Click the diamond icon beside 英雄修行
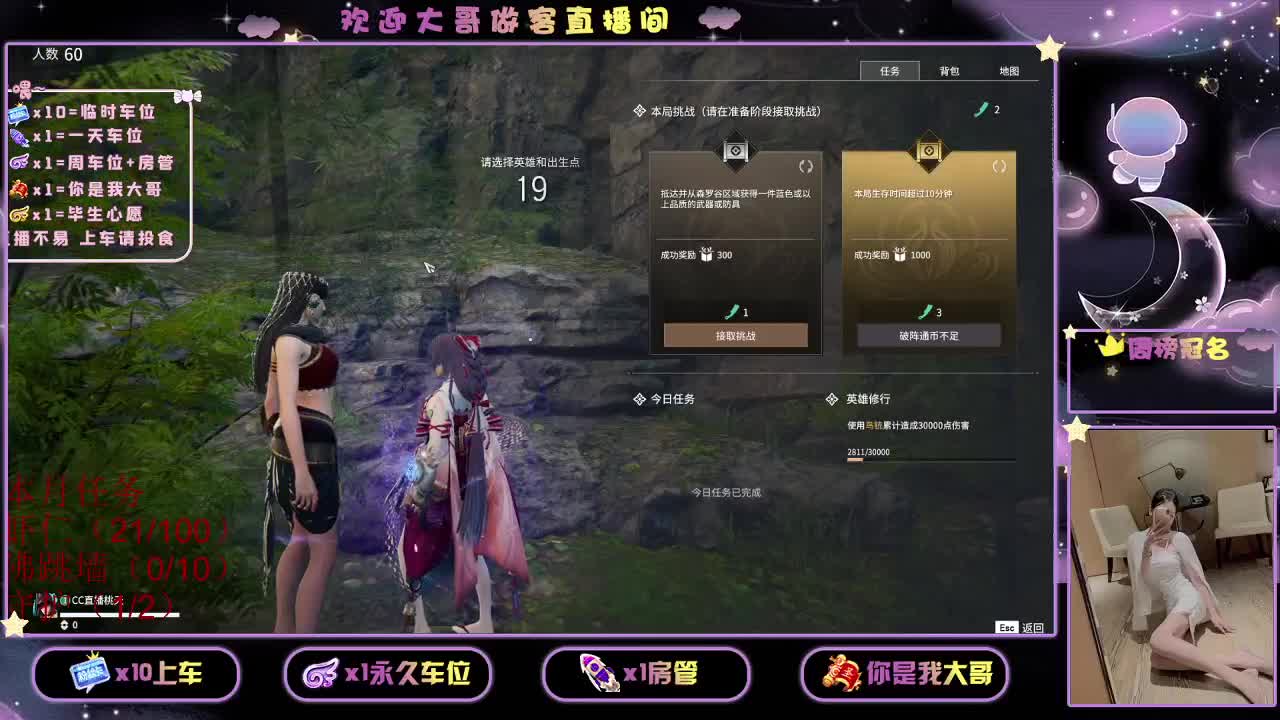This screenshot has width=1280, height=720. (833, 399)
